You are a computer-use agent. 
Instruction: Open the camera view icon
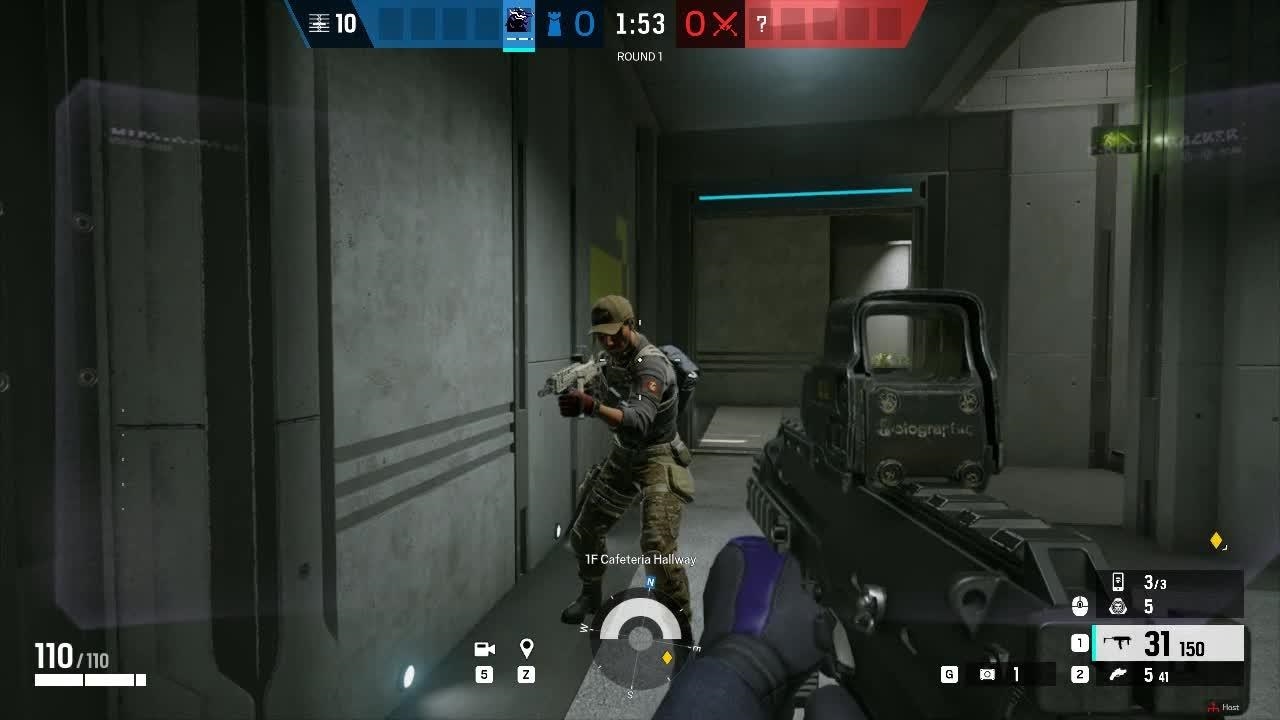(485, 649)
